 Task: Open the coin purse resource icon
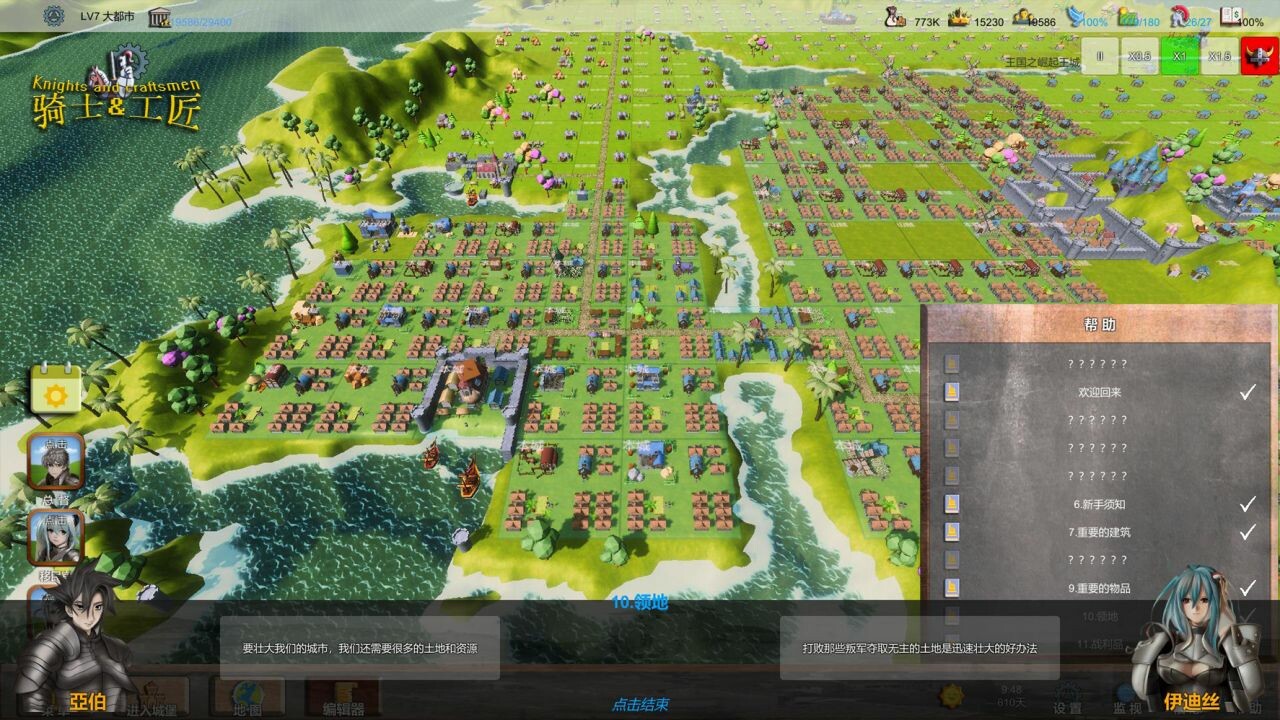tap(893, 16)
